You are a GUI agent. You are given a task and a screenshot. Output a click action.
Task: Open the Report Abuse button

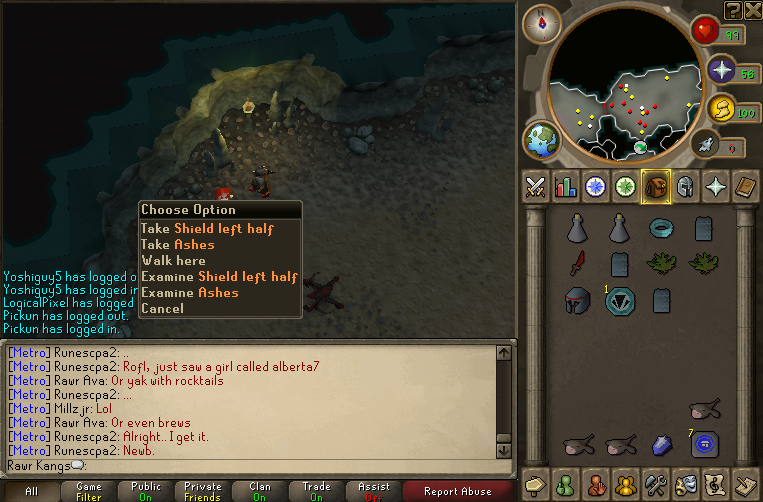click(x=458, y=491)
